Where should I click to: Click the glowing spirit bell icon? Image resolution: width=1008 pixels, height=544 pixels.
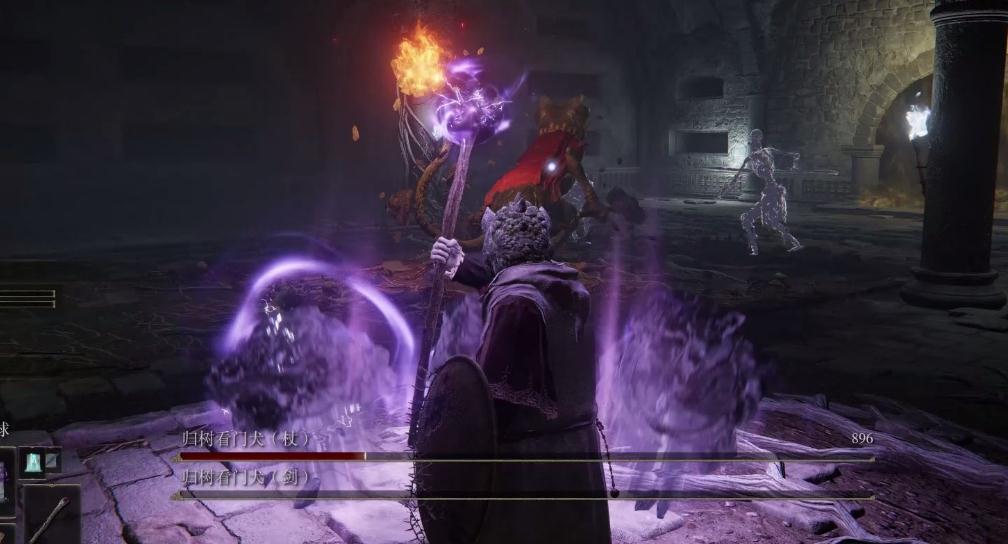[x=32, y=460]
